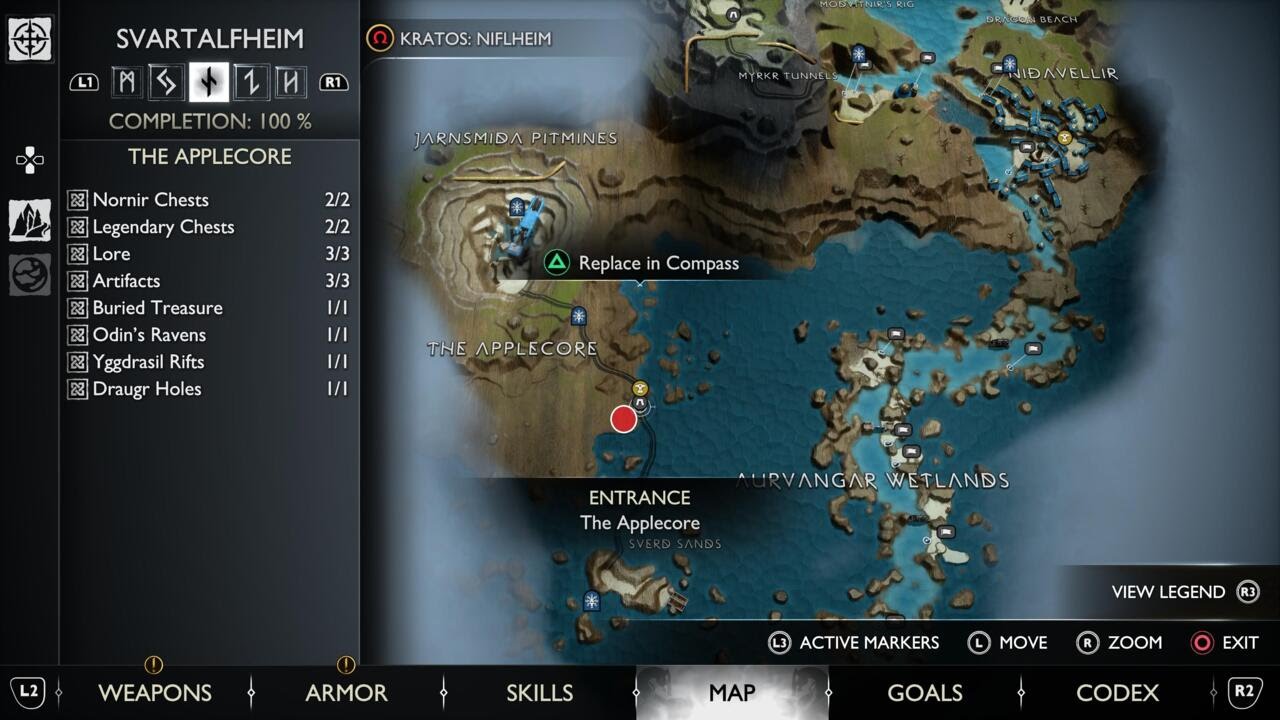Click Kratos's red position dot on the map
Screen dimensions: 1280x720
pyautogui.click(x=623, y=419)
